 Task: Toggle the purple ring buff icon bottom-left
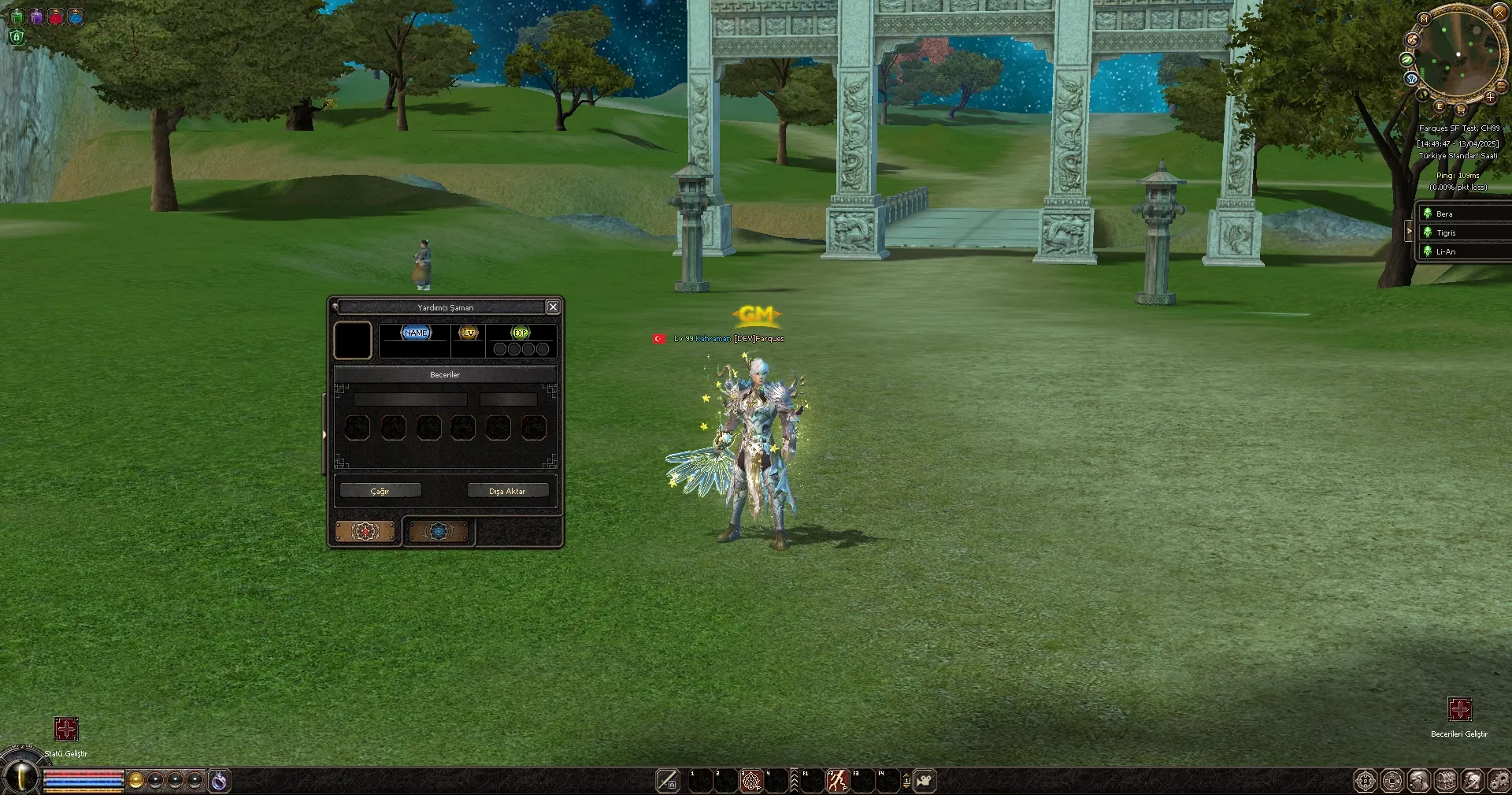click(x=219, y=780)
